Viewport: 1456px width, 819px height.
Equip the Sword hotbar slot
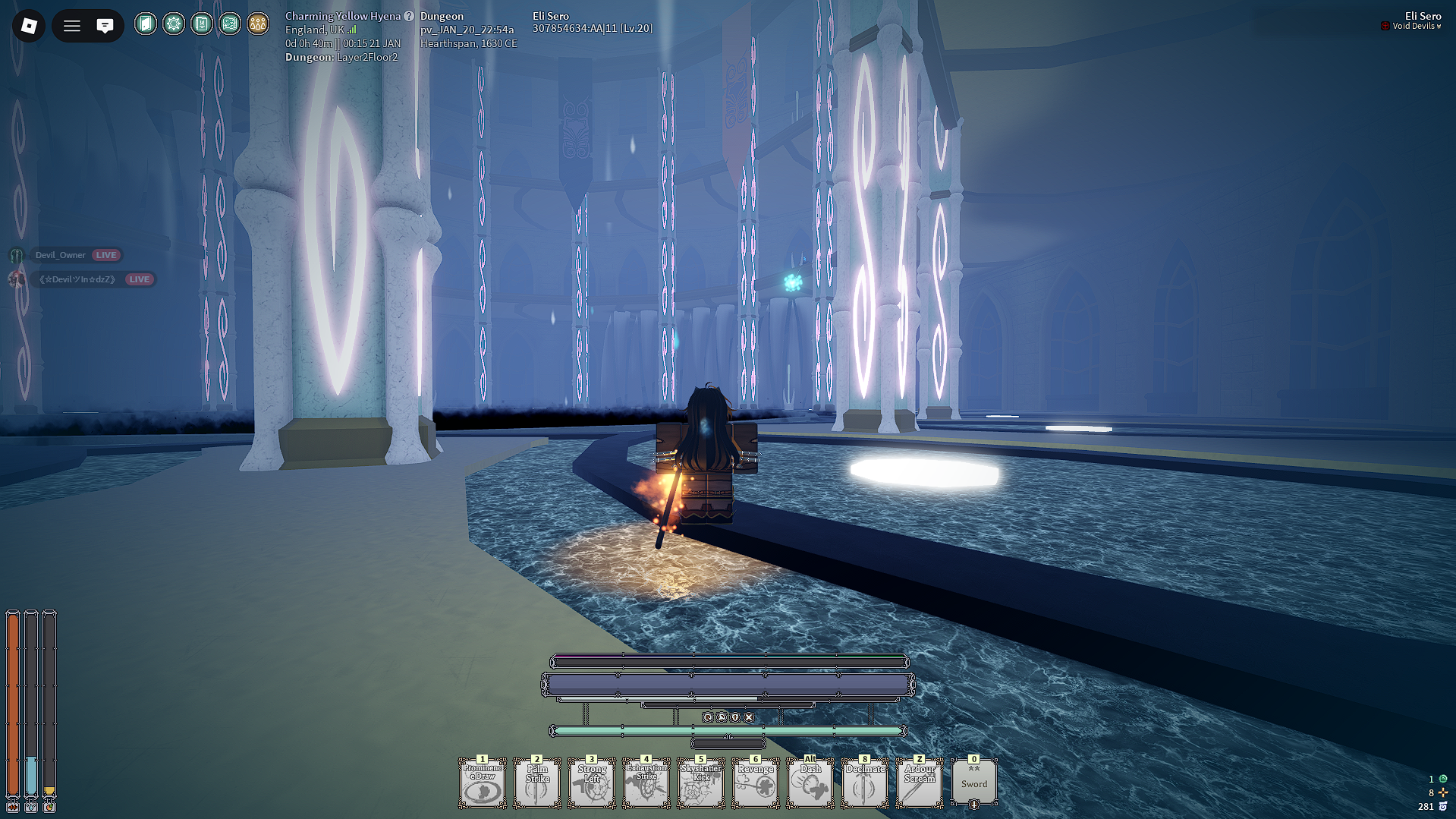974,783
